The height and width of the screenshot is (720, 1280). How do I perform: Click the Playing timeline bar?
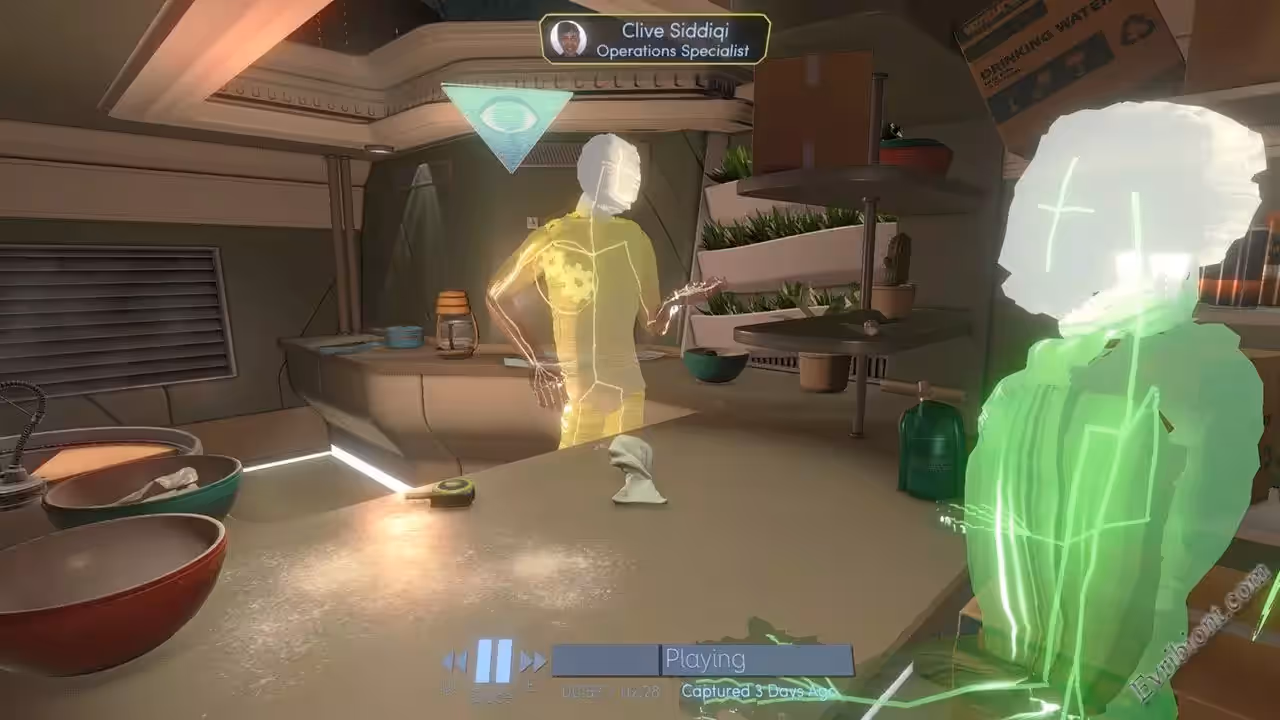[703, 660]
